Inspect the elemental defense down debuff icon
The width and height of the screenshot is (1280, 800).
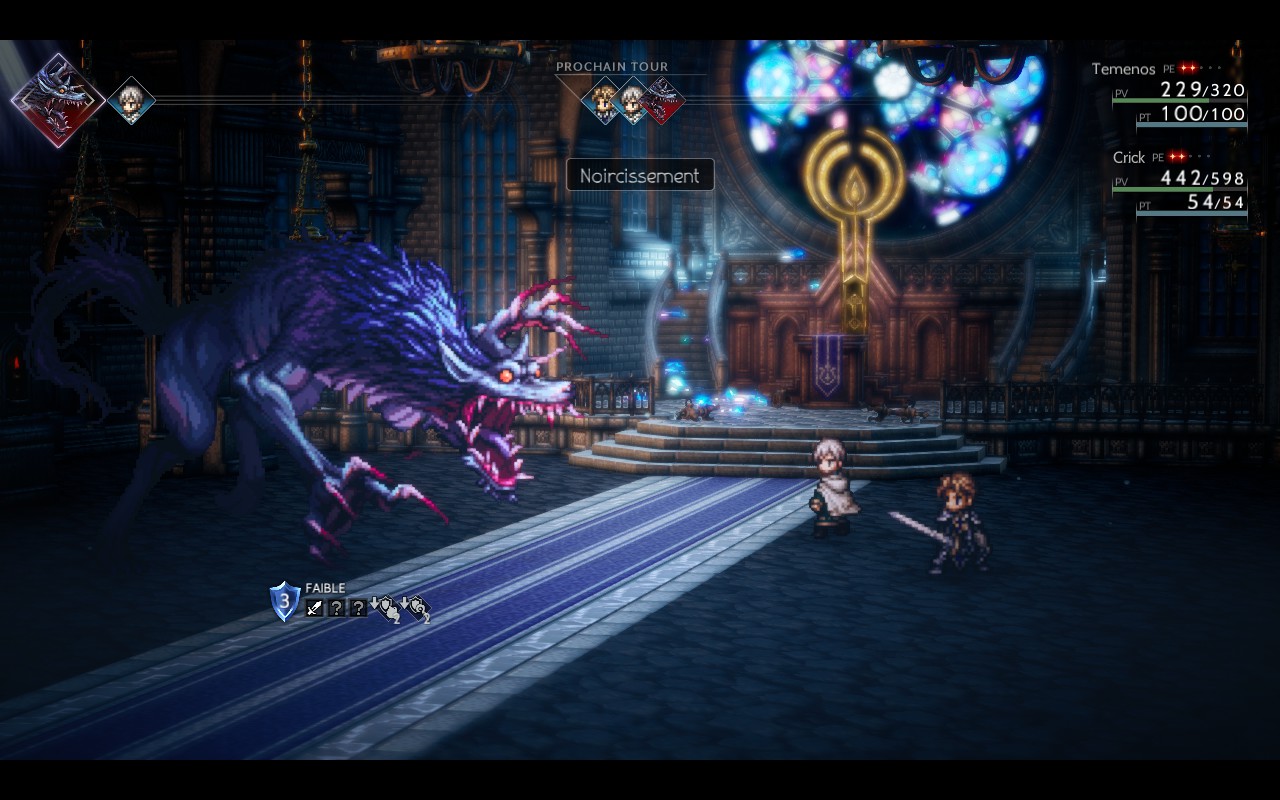pyautogui.click(x=416, y=608)
